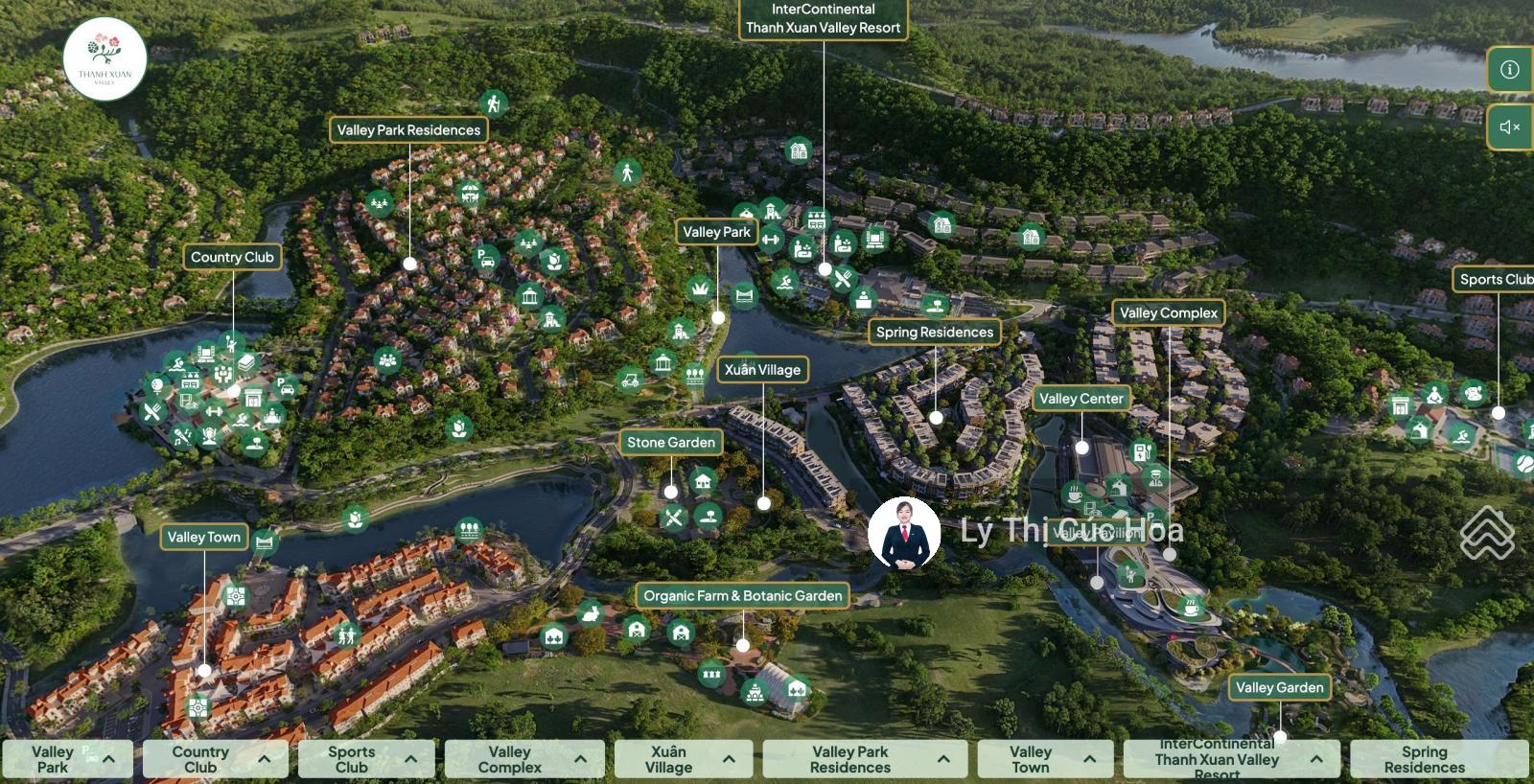The image size is (1534, 784).
Task: Open the Valley Garden map label
Action: pyautogui.click(x=1279, y=688)
